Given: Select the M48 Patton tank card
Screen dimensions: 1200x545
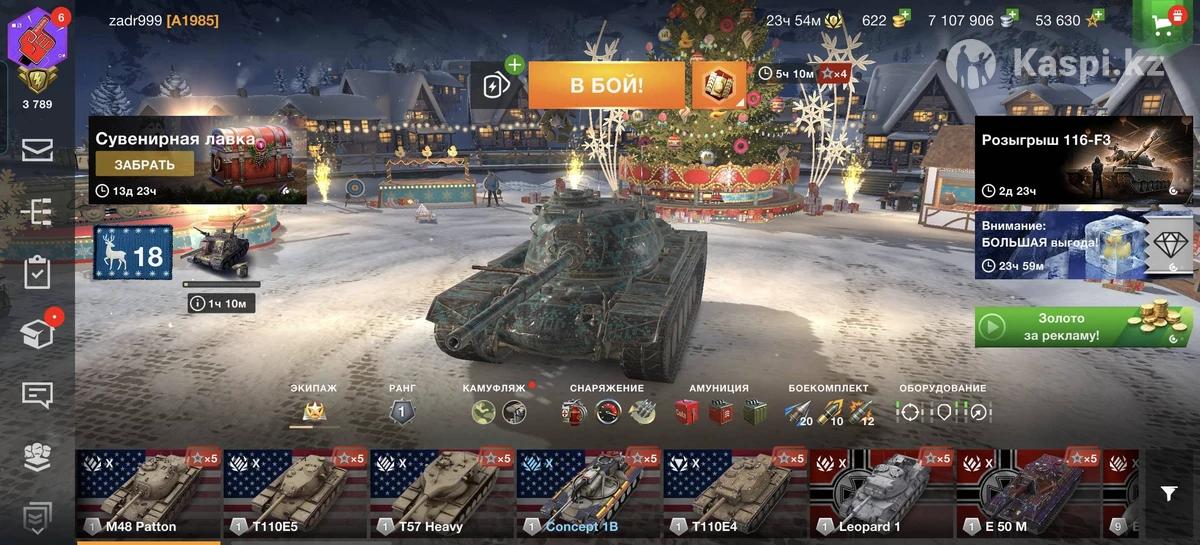Looking at the screenshot, I should tap(148, 494).
